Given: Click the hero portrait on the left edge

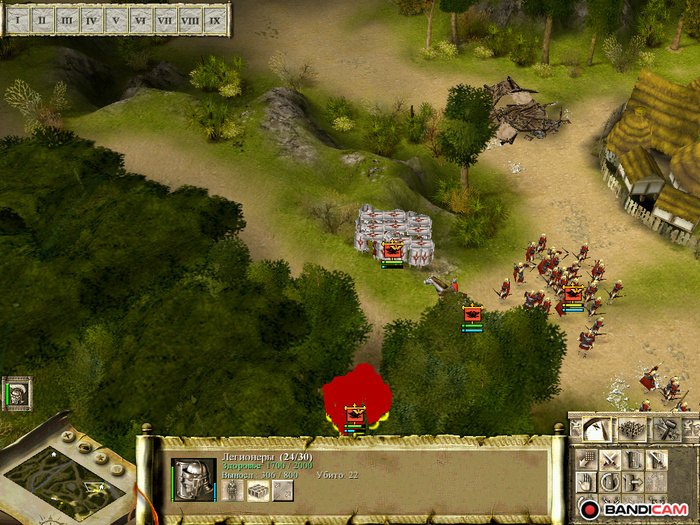Looking at the screenshot, I should (17, 393).
